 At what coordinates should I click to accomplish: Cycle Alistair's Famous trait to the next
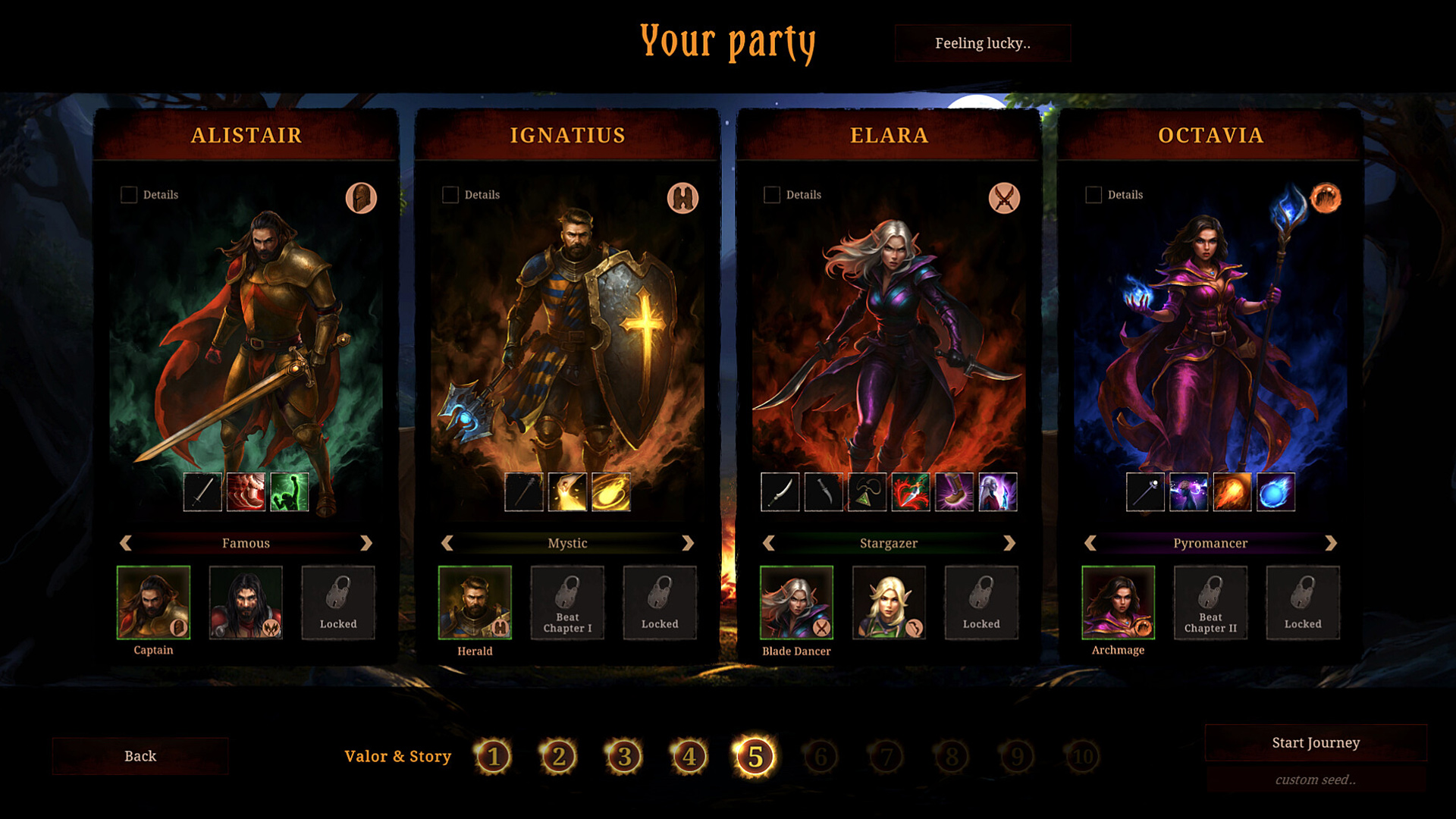[366, 543]
